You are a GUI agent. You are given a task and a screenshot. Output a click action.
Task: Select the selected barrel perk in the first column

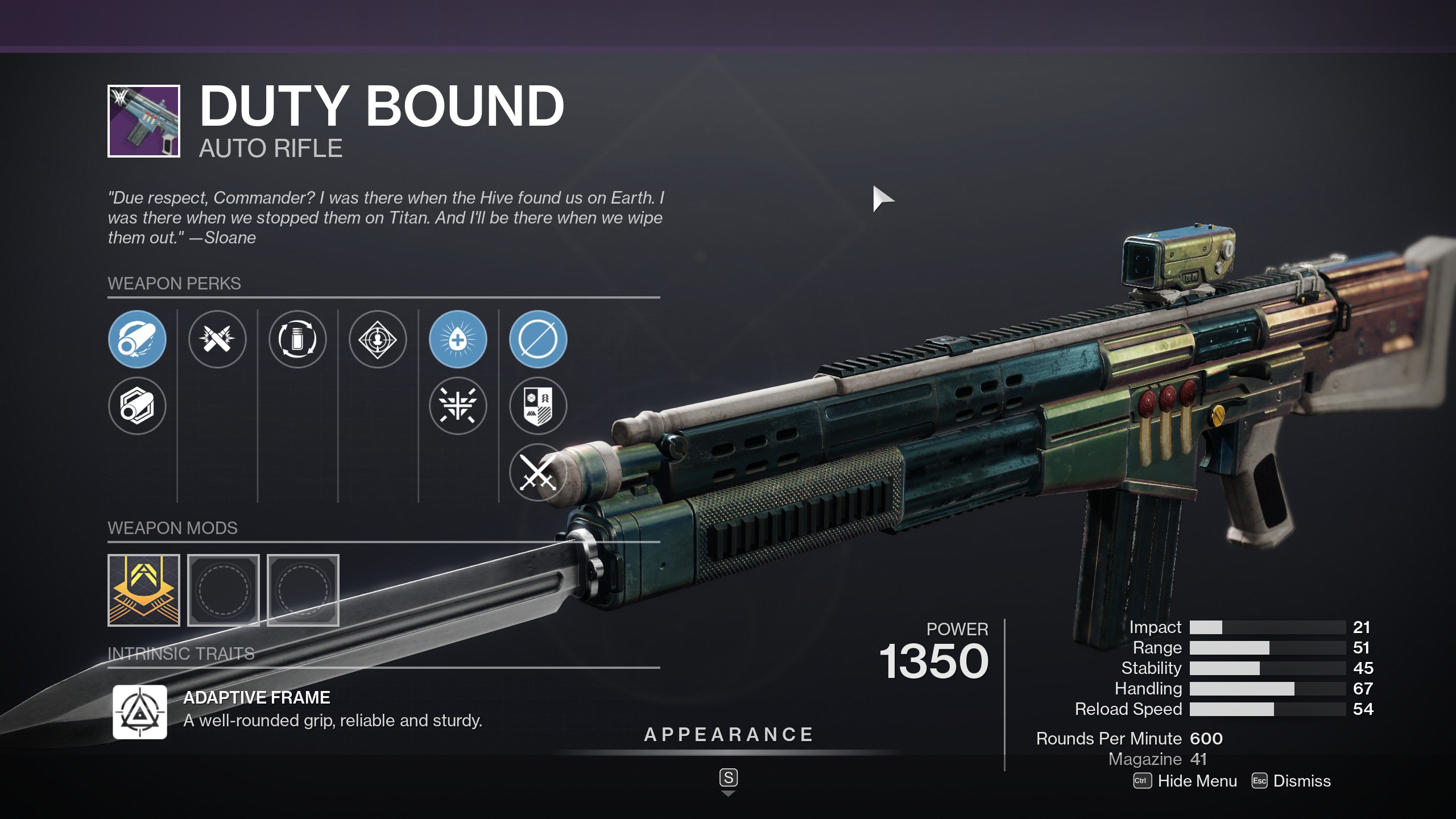click(x=137, y=340)
